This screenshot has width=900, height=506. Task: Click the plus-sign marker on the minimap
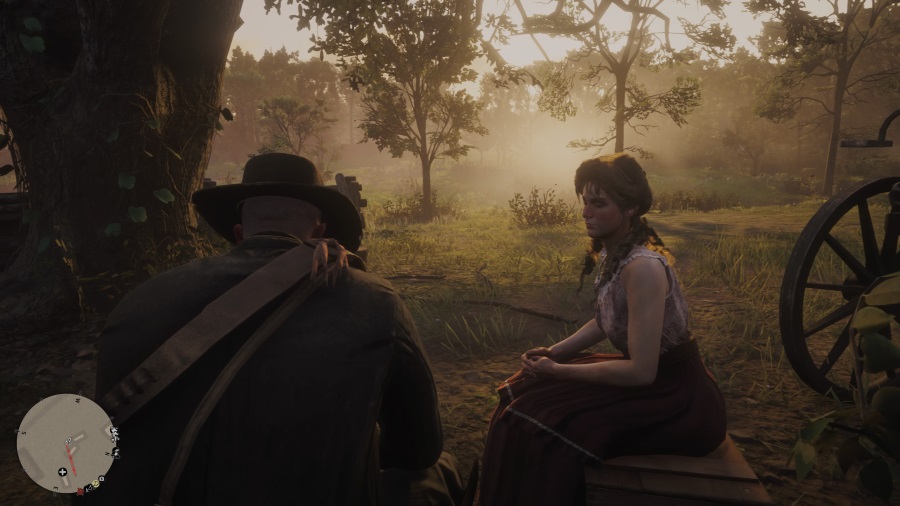point(62,472)
